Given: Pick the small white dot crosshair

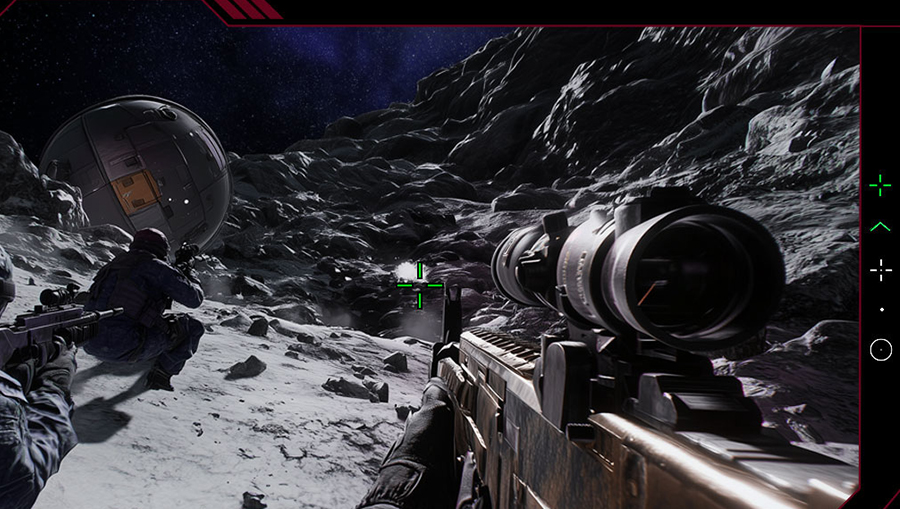Looking at the screenshot, I should coord(881,310).
